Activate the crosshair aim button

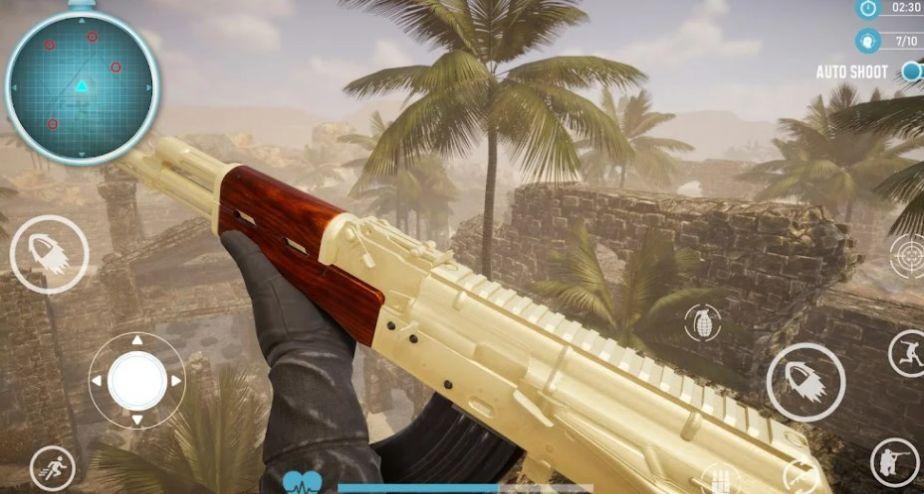click(x=908, y=254)
